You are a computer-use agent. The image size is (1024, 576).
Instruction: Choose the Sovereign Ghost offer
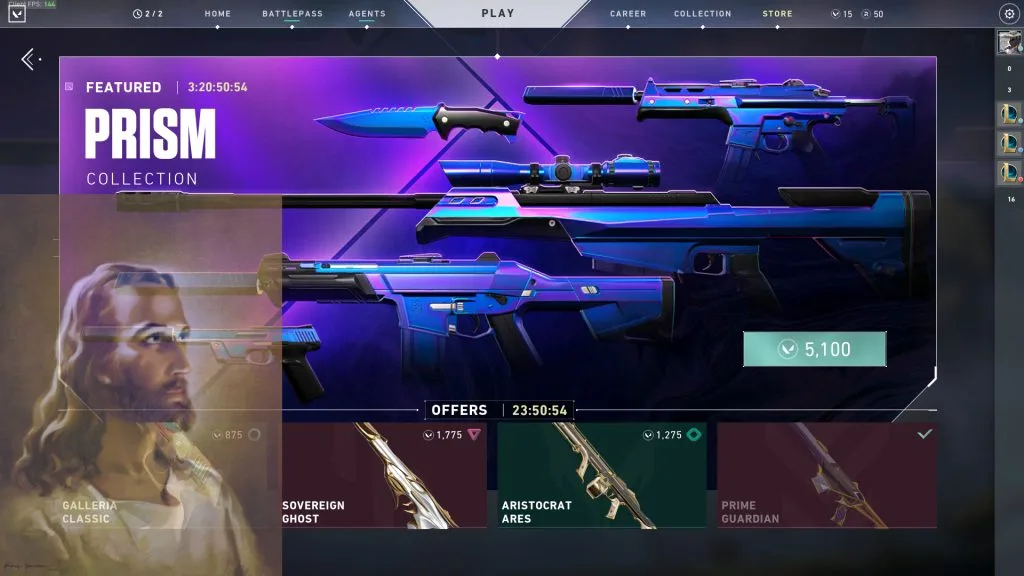click(x=384, y=475)
